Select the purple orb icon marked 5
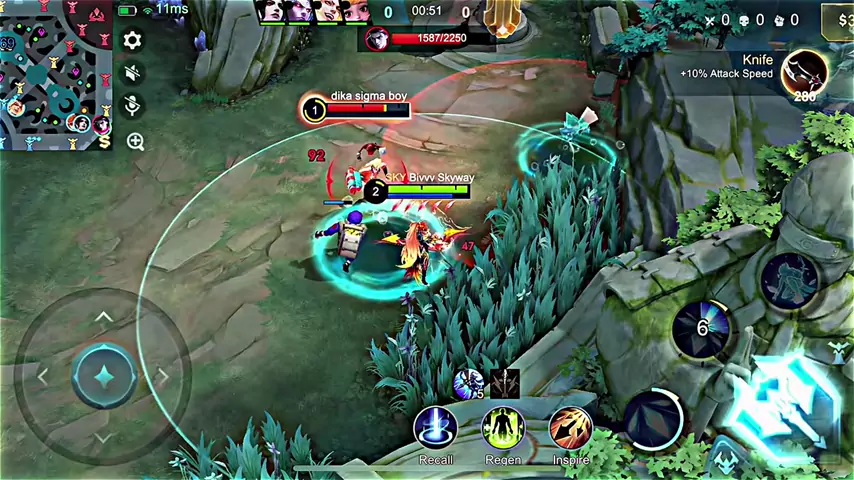854x480 pixels. click(x=467, y=381)
